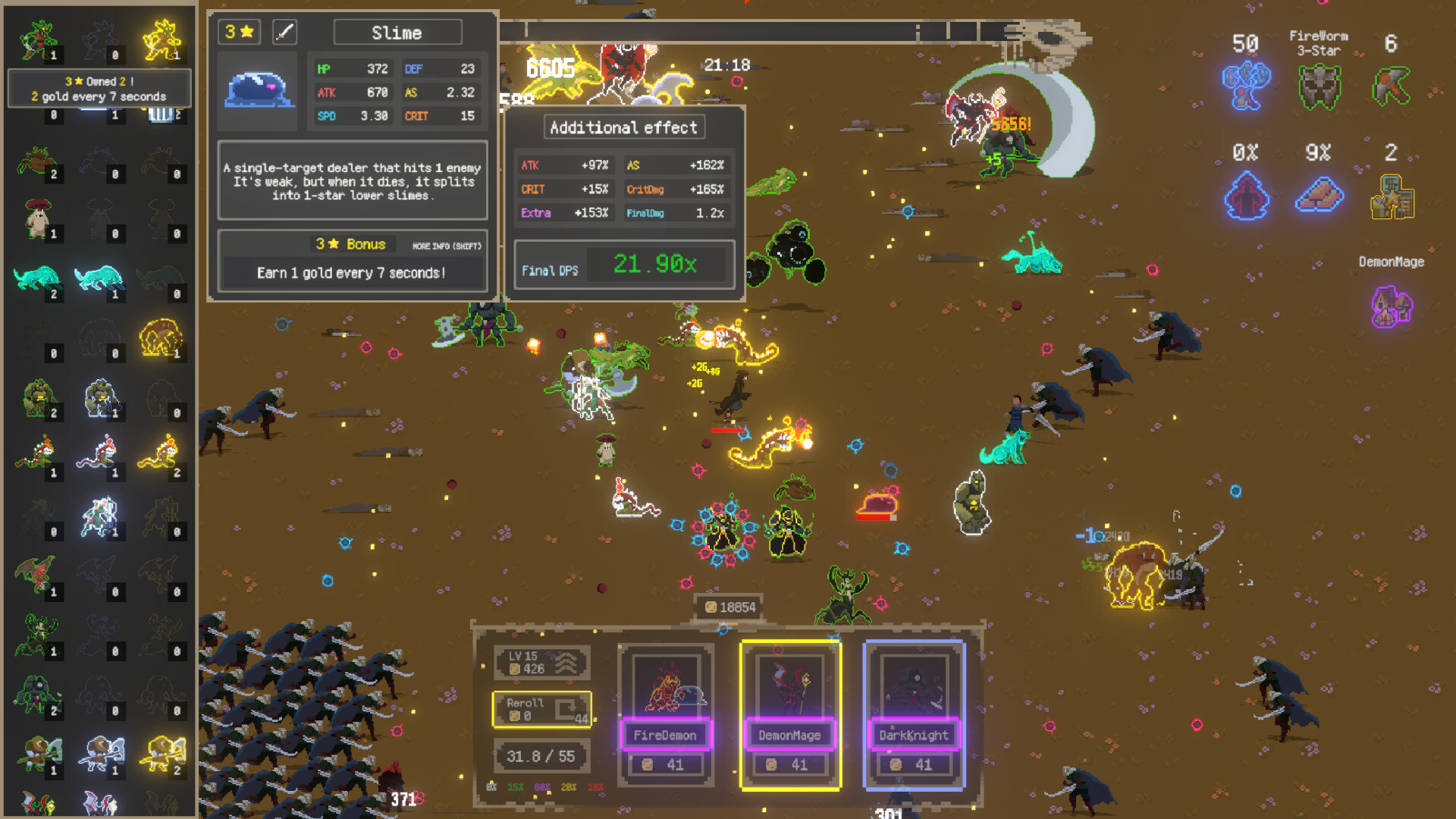This screenshot has width=1456, height=819.
Task: Click the gold coin icon next to 18854
Action: [x=711, y=607]
